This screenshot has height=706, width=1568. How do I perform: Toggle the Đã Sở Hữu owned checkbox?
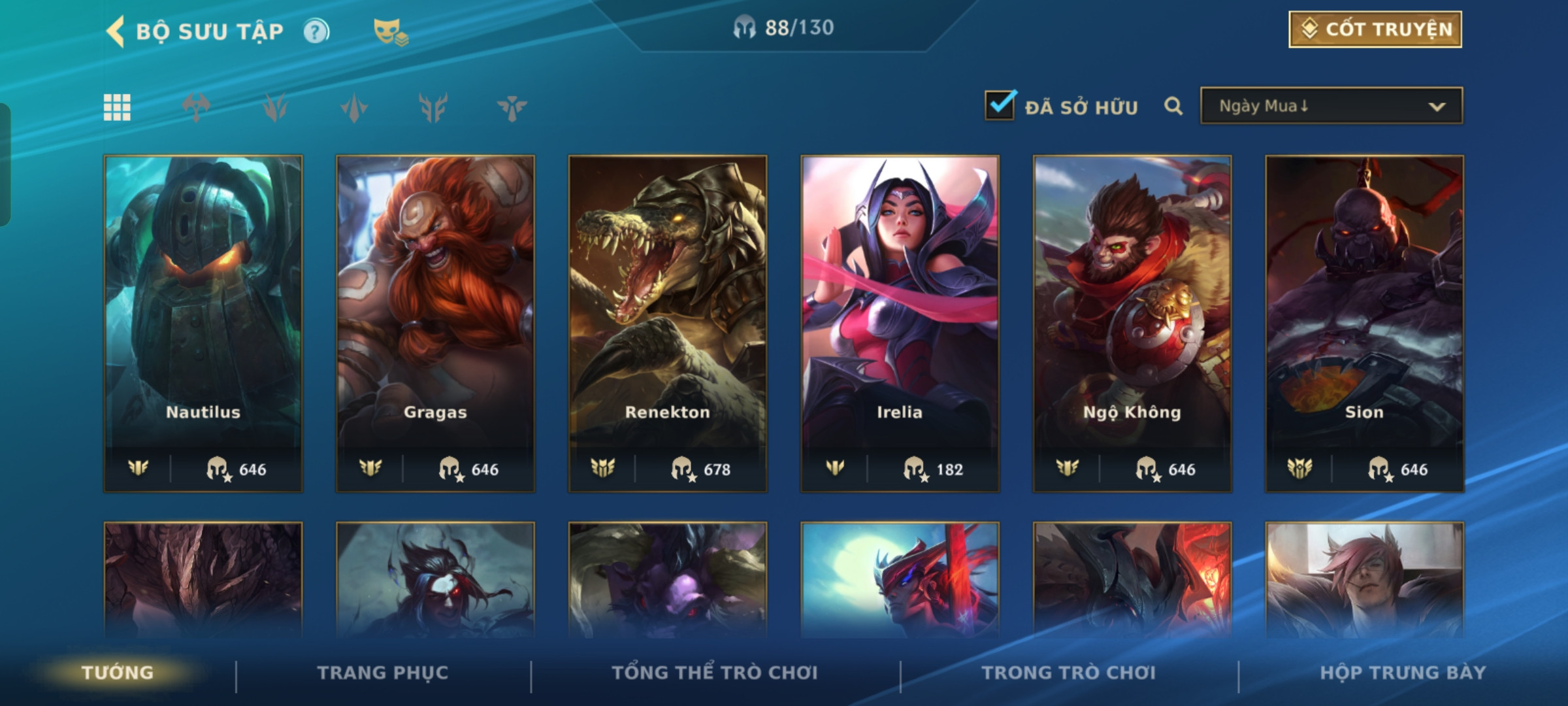point(1000,106)
